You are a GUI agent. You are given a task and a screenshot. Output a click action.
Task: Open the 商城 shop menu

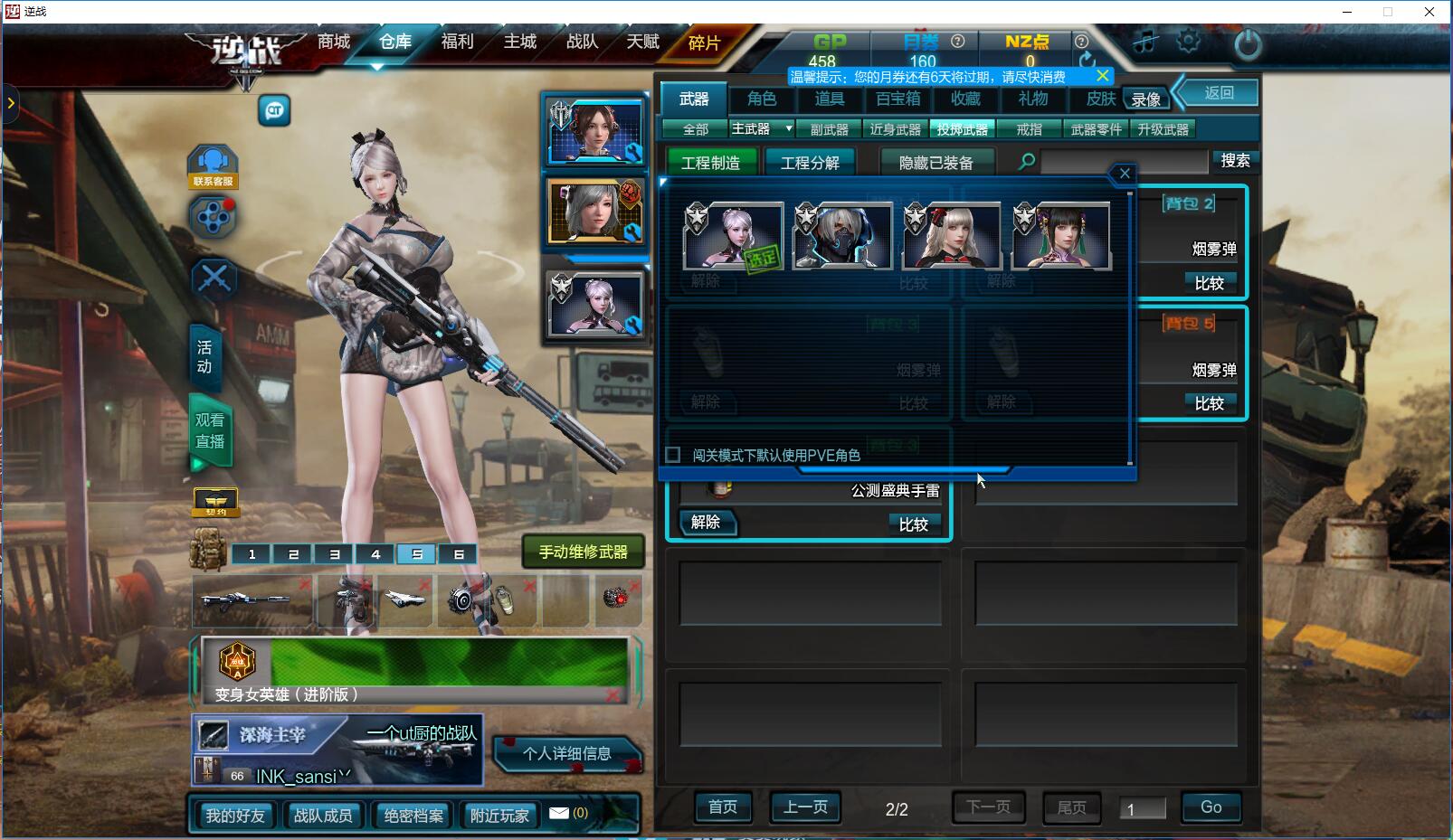pyautogui.click(x=334, y=42)
